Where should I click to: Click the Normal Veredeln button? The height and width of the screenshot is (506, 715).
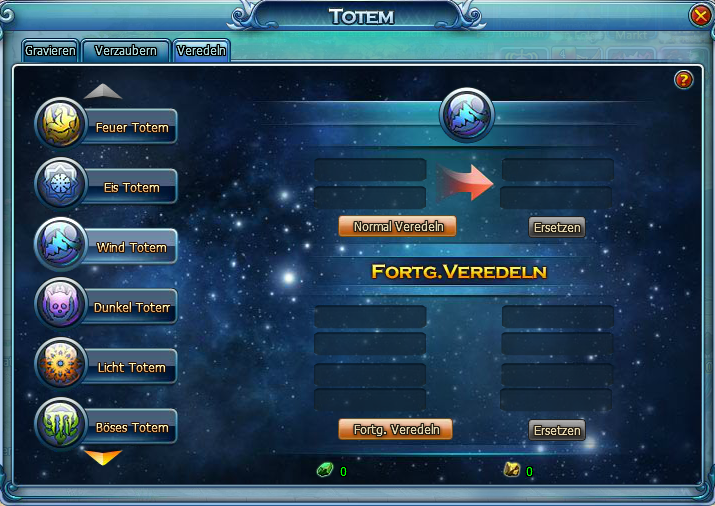(397, 227)
